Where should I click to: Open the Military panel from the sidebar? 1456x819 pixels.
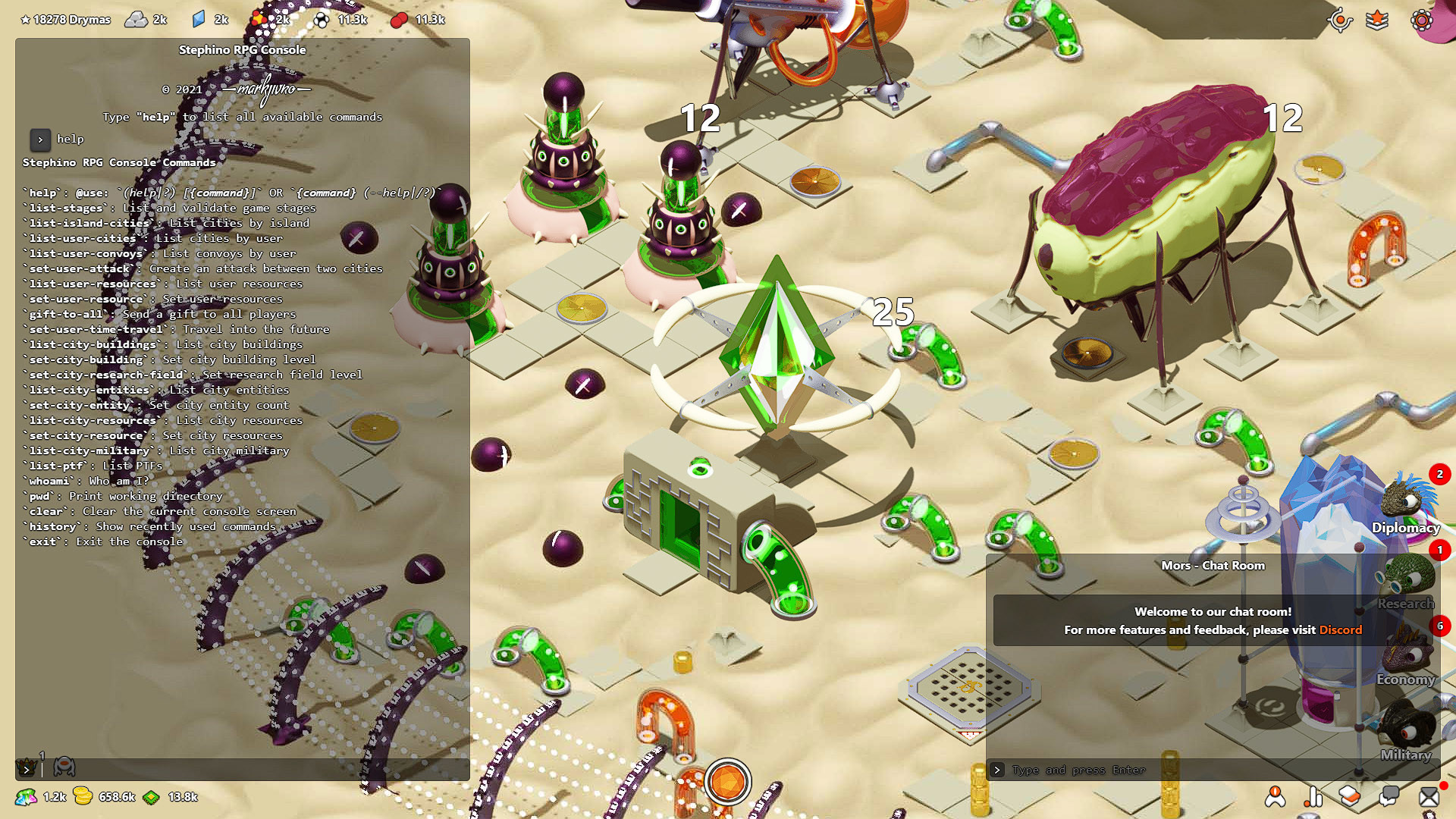(x=1407, y=732)
